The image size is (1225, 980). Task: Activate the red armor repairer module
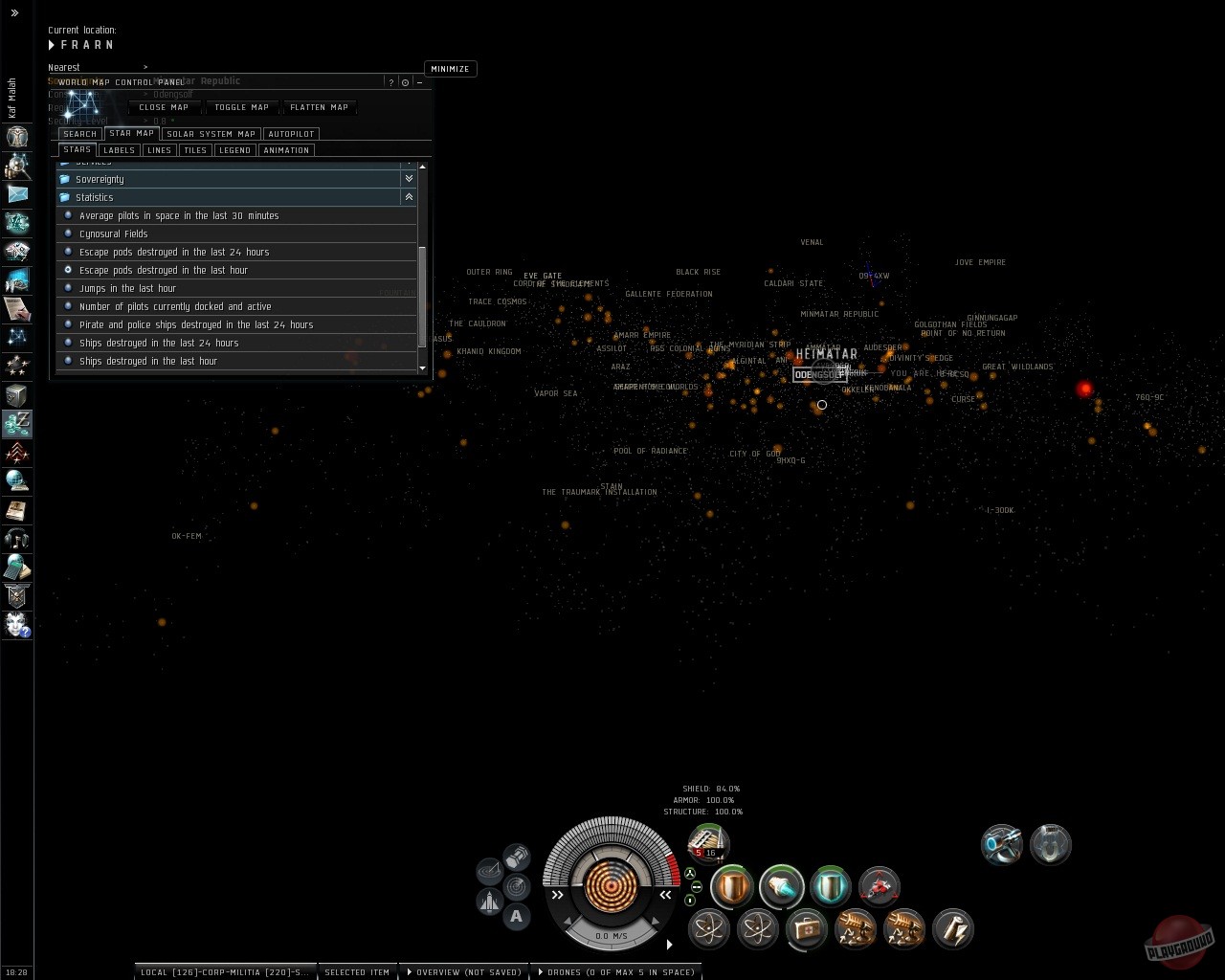[879, 887]
